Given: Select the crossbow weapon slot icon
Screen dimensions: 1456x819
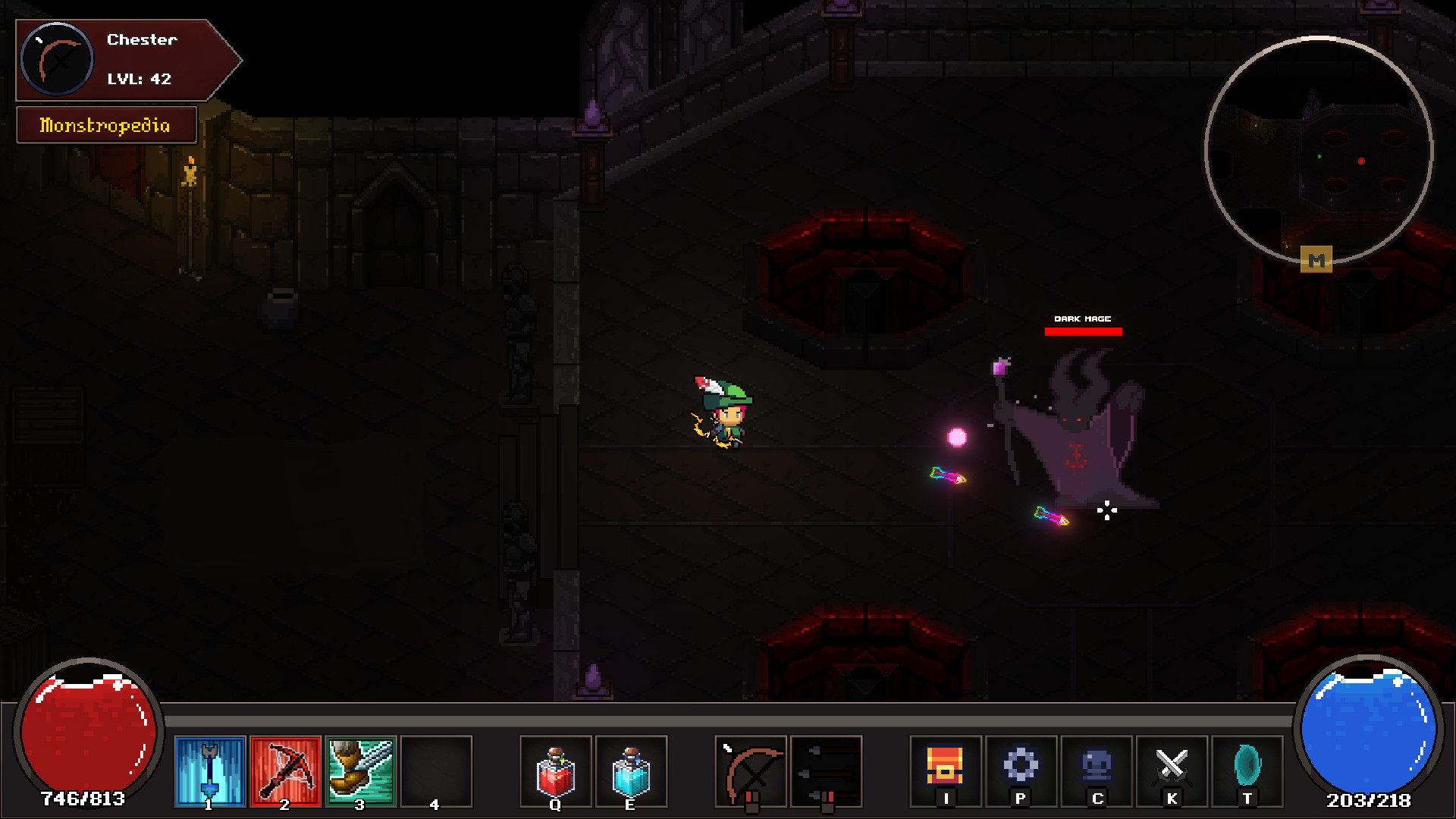Looking at the screenshot, I should [752, 771].
